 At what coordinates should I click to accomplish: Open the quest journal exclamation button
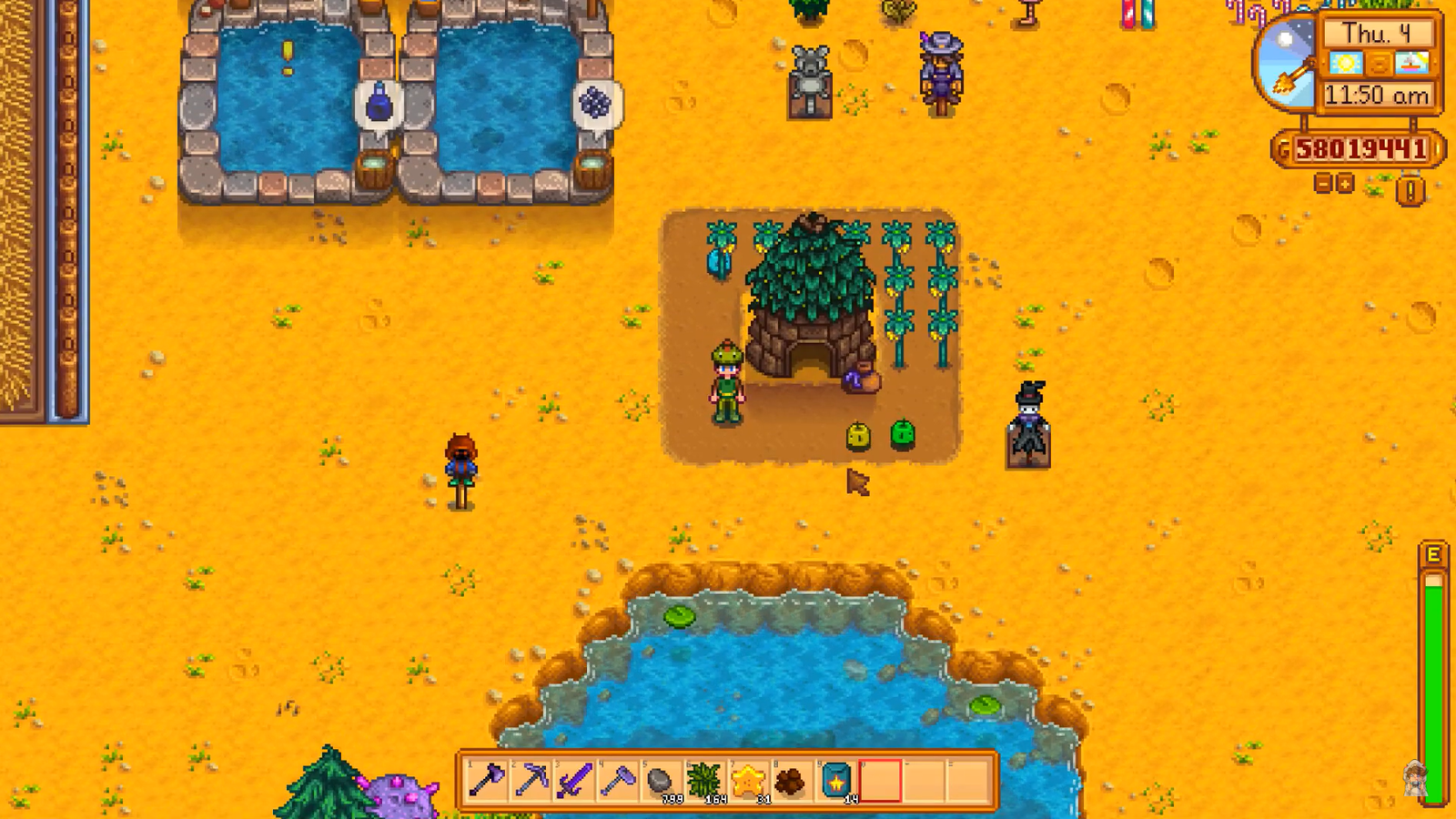pos(1410,188)
